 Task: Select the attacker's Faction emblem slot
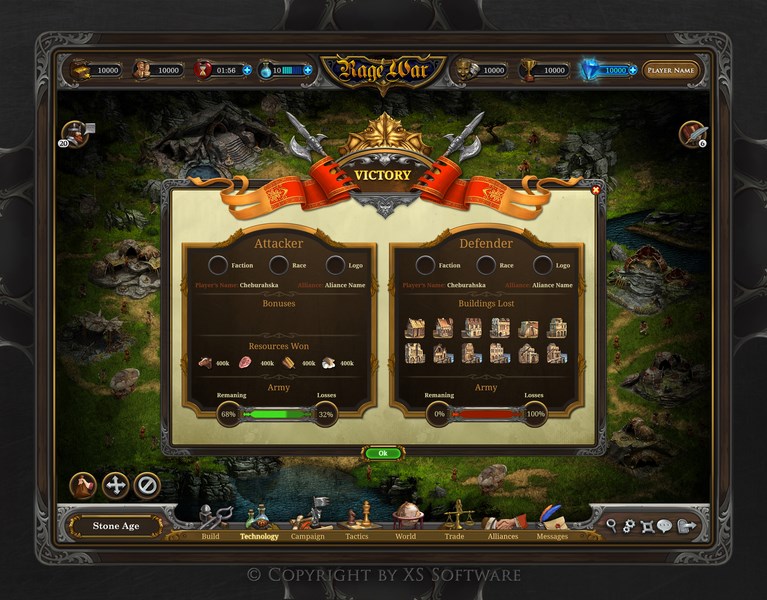(218, 265)
